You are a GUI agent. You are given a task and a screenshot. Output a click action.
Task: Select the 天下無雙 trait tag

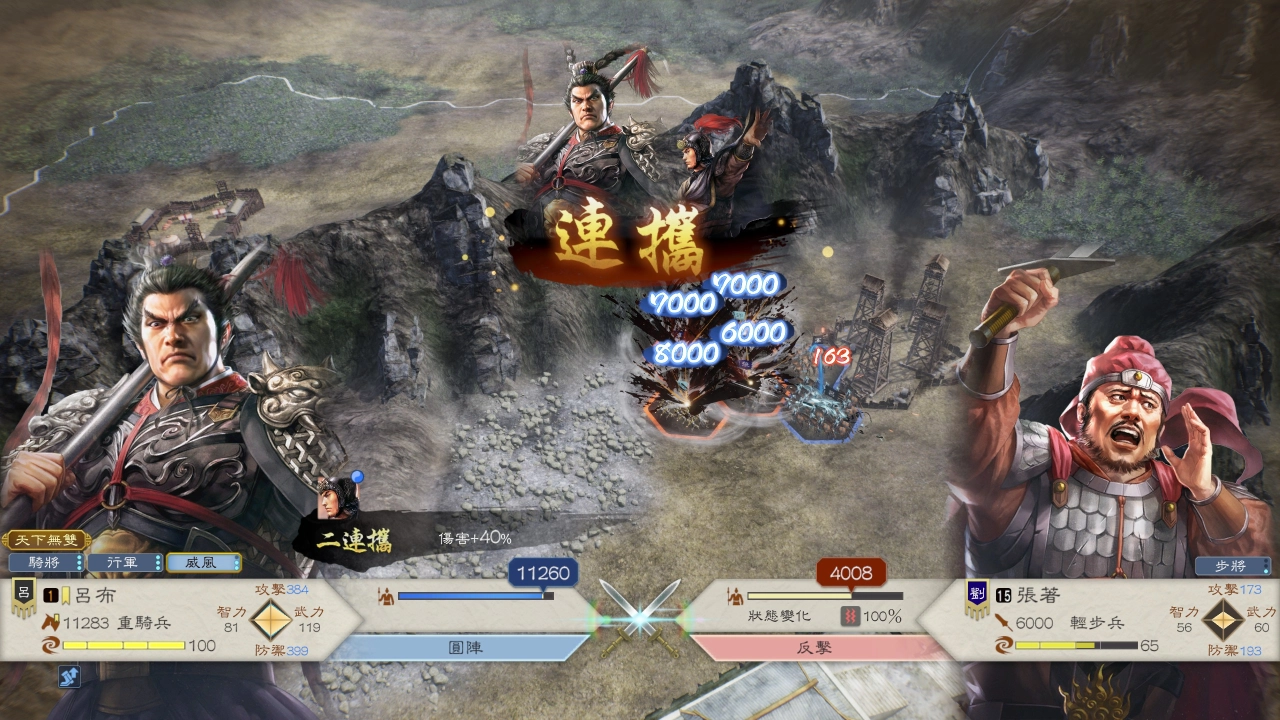click(45, 541)
